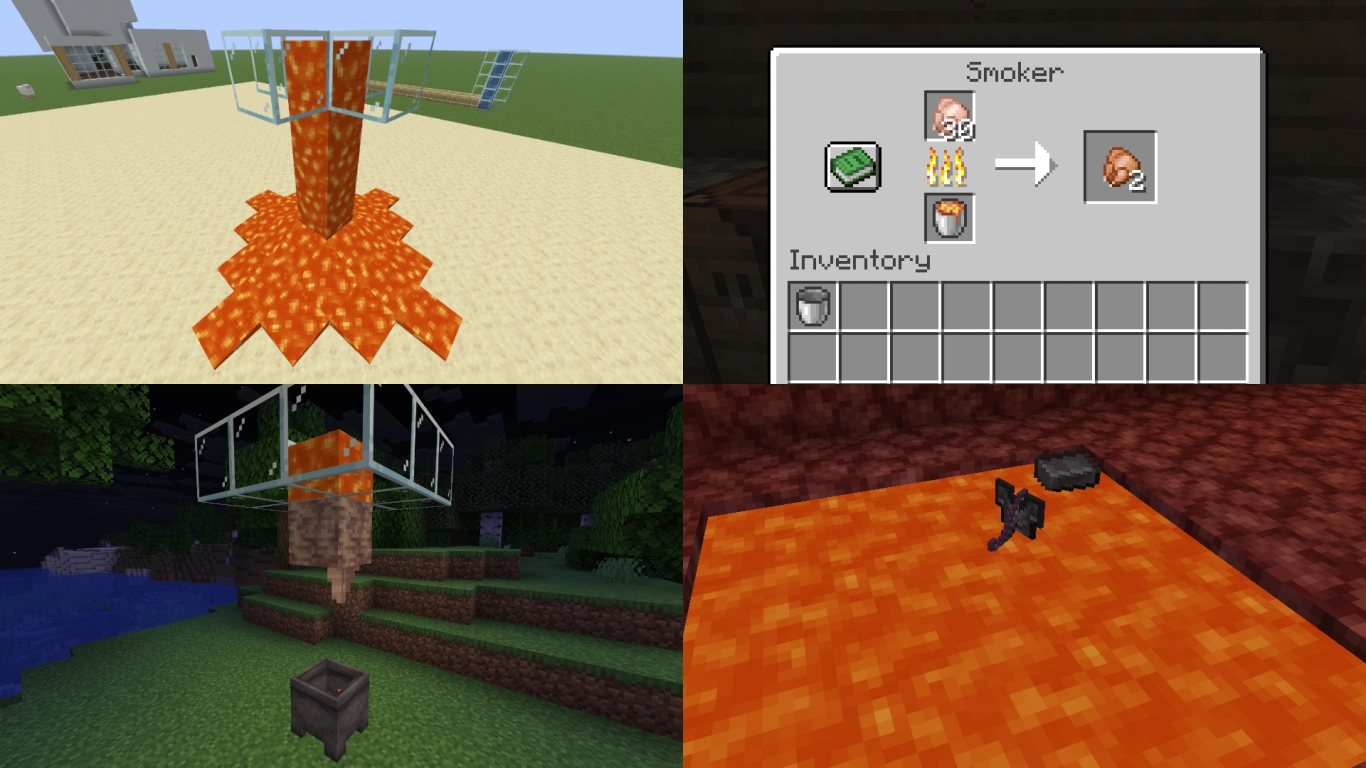Grab the cooked chicken from the output slot

click(1120, 165)
